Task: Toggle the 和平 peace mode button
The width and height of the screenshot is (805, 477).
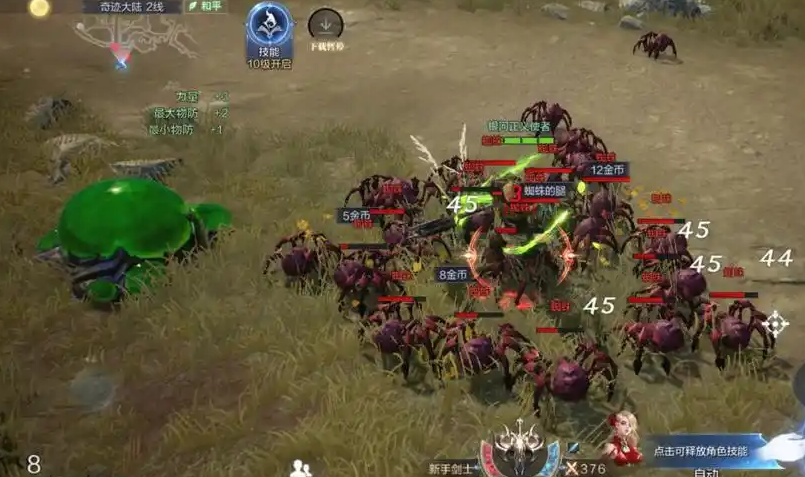Action: [208, 6]
